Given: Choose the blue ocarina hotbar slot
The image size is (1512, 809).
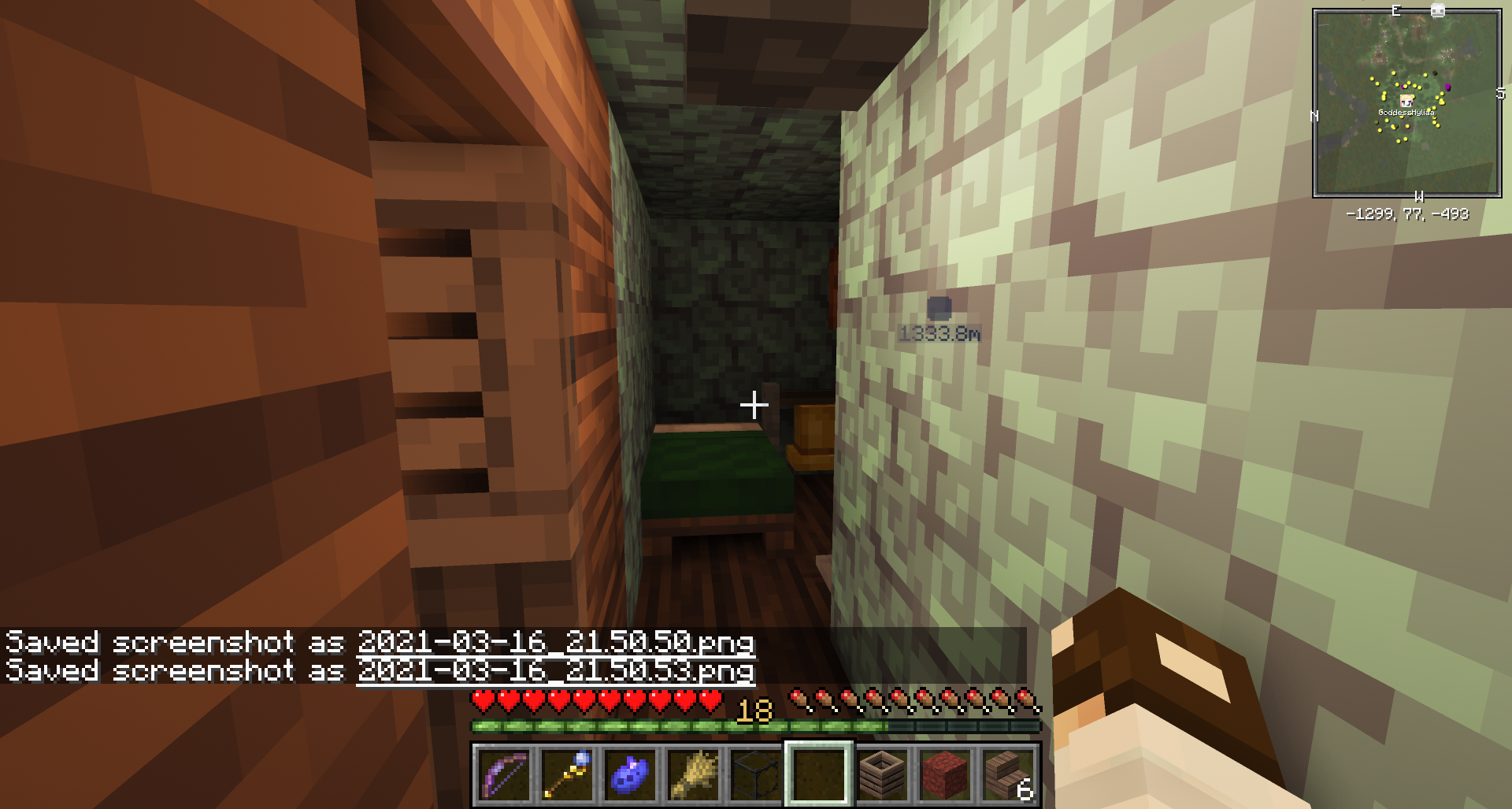Looking at the screenshot, I should [630, 774].
